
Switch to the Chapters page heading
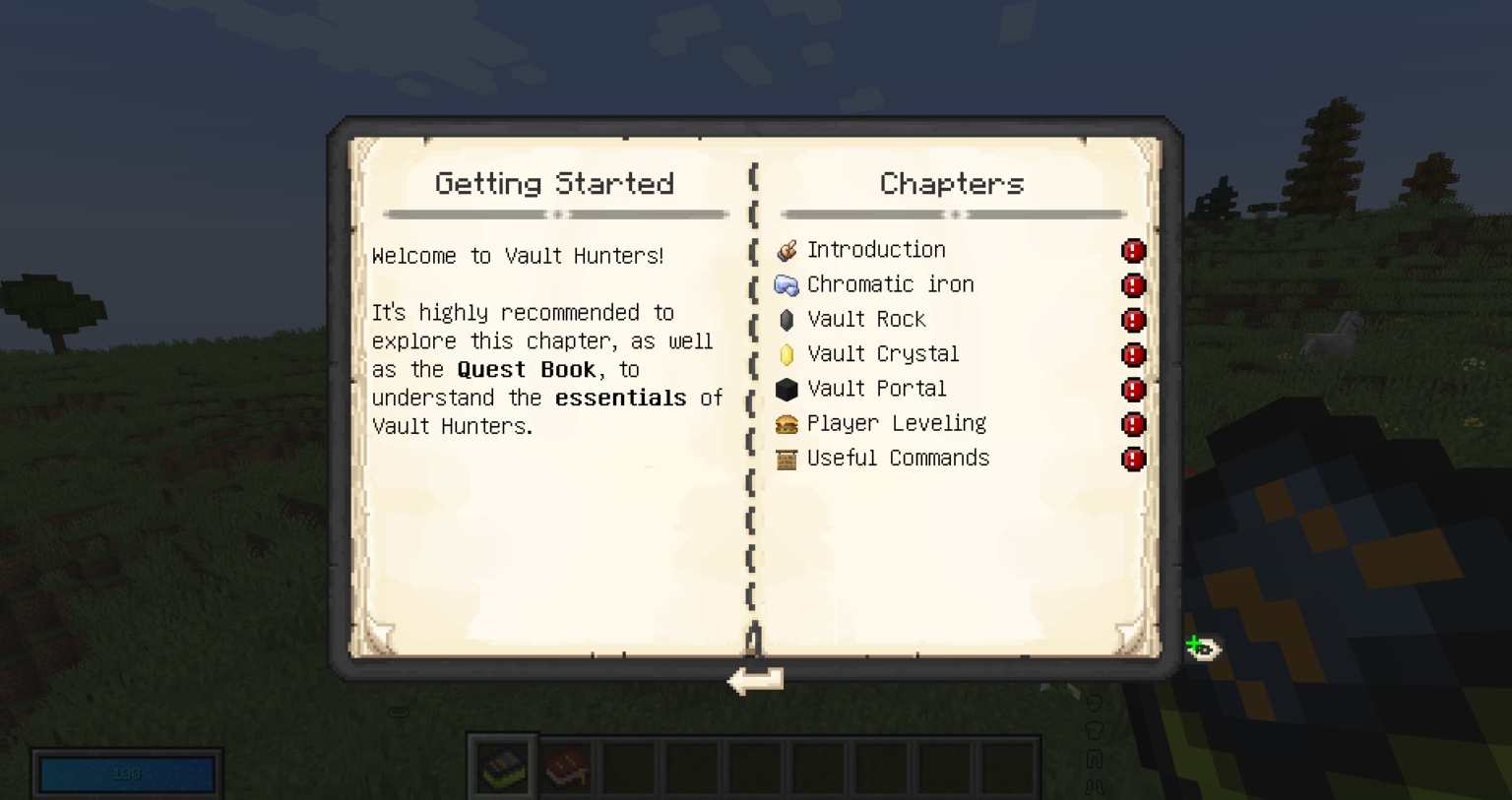951,183
